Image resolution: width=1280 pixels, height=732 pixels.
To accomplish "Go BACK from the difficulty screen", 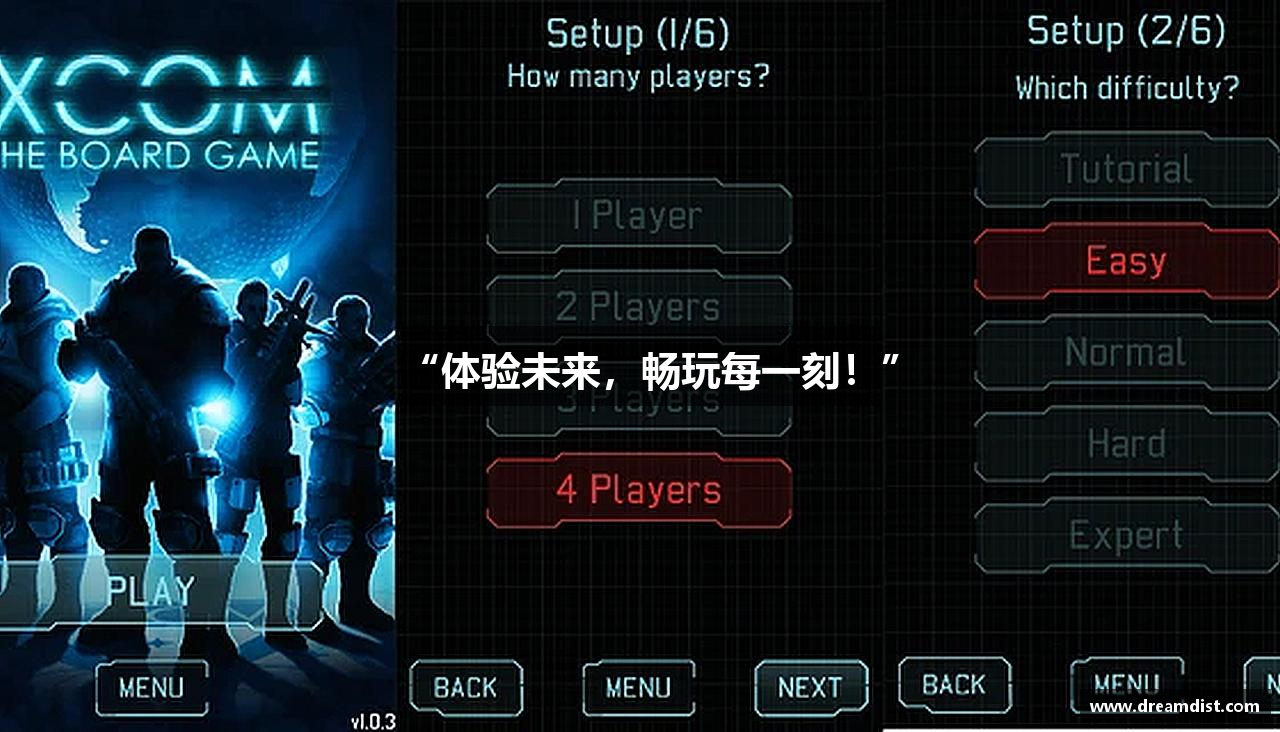I will tap(955, 685).
